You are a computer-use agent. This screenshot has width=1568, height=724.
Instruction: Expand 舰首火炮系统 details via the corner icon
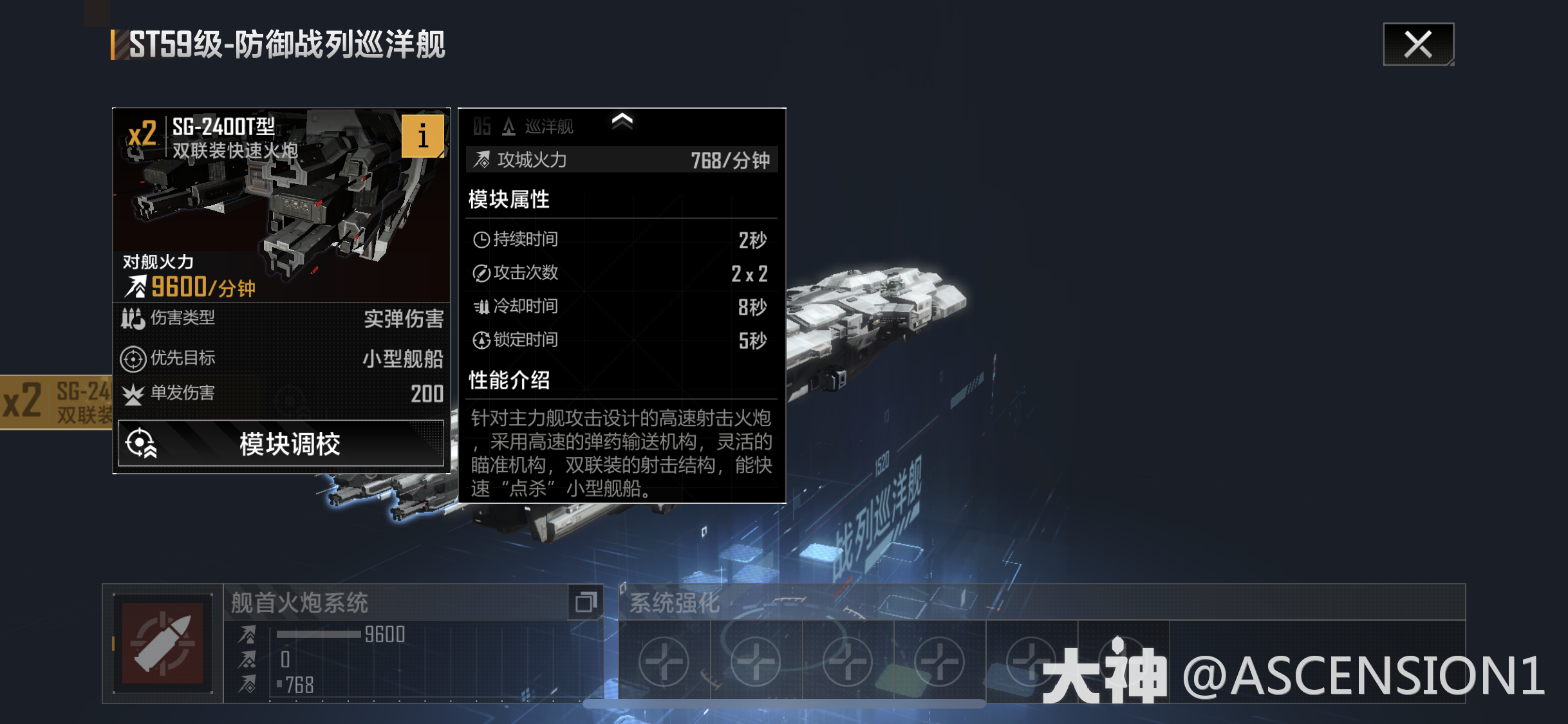586,602
